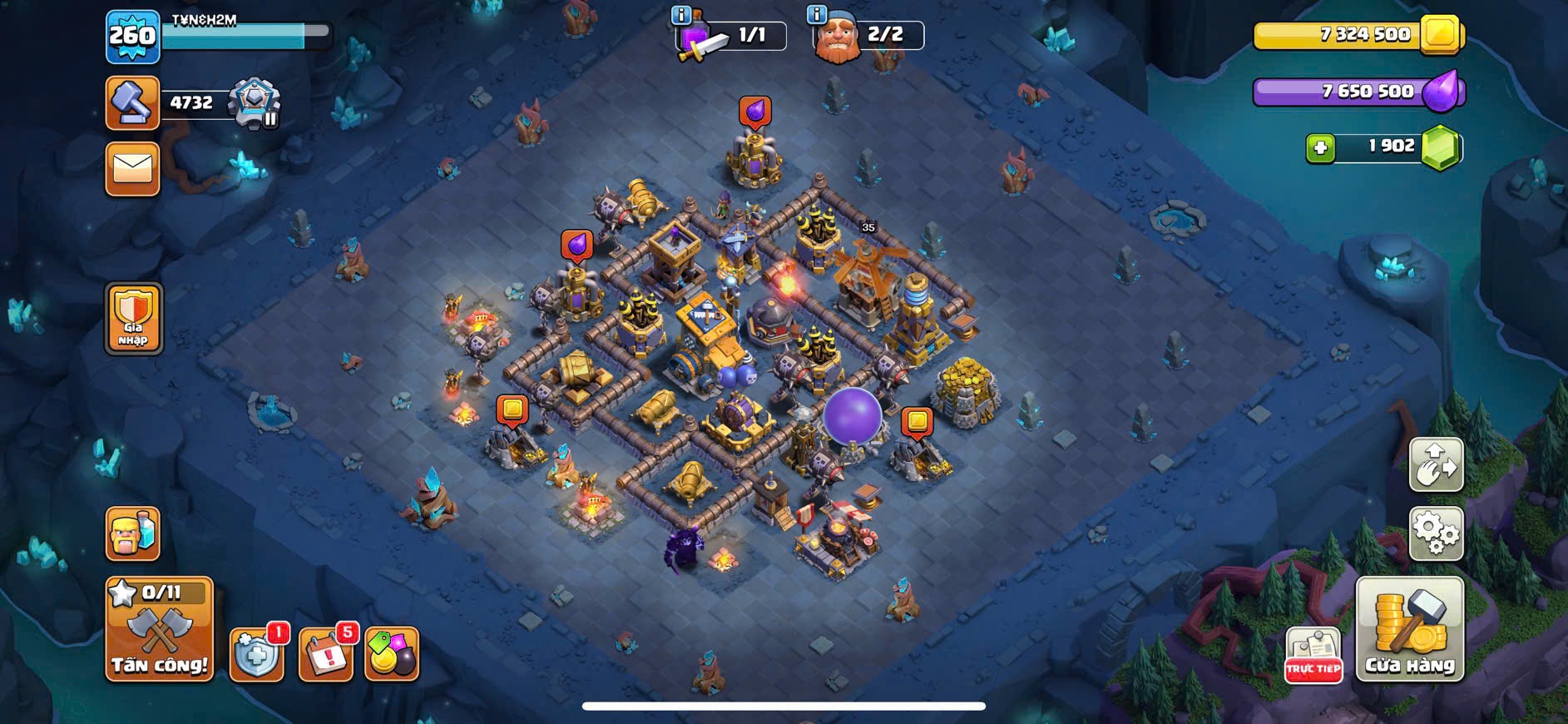1568x724 pixels.
Task: Open the Cửa hàng shop
Action: 1409,630
